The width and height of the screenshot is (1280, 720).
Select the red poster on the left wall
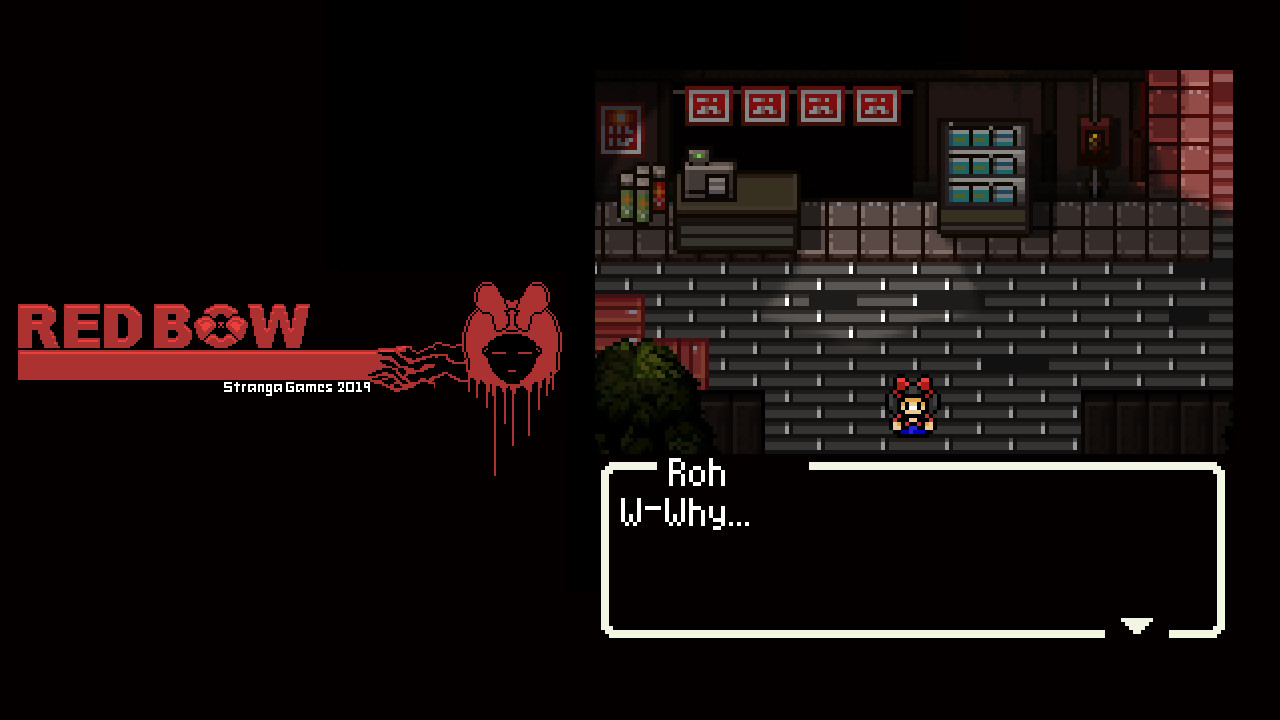coord(620,130)
